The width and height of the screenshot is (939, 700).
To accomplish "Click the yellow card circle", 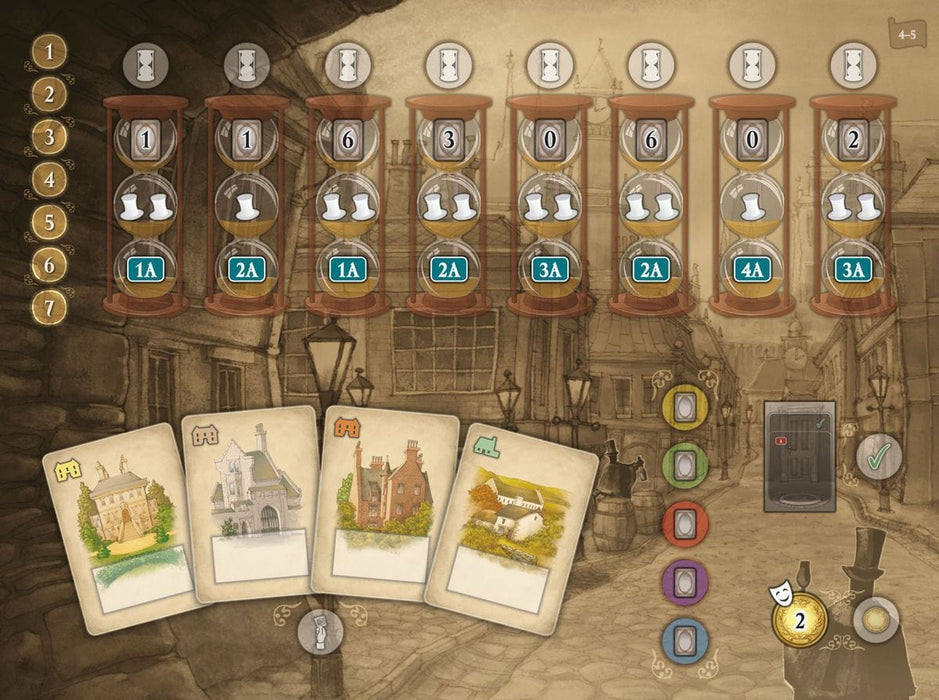I will (x=686, y=408).
